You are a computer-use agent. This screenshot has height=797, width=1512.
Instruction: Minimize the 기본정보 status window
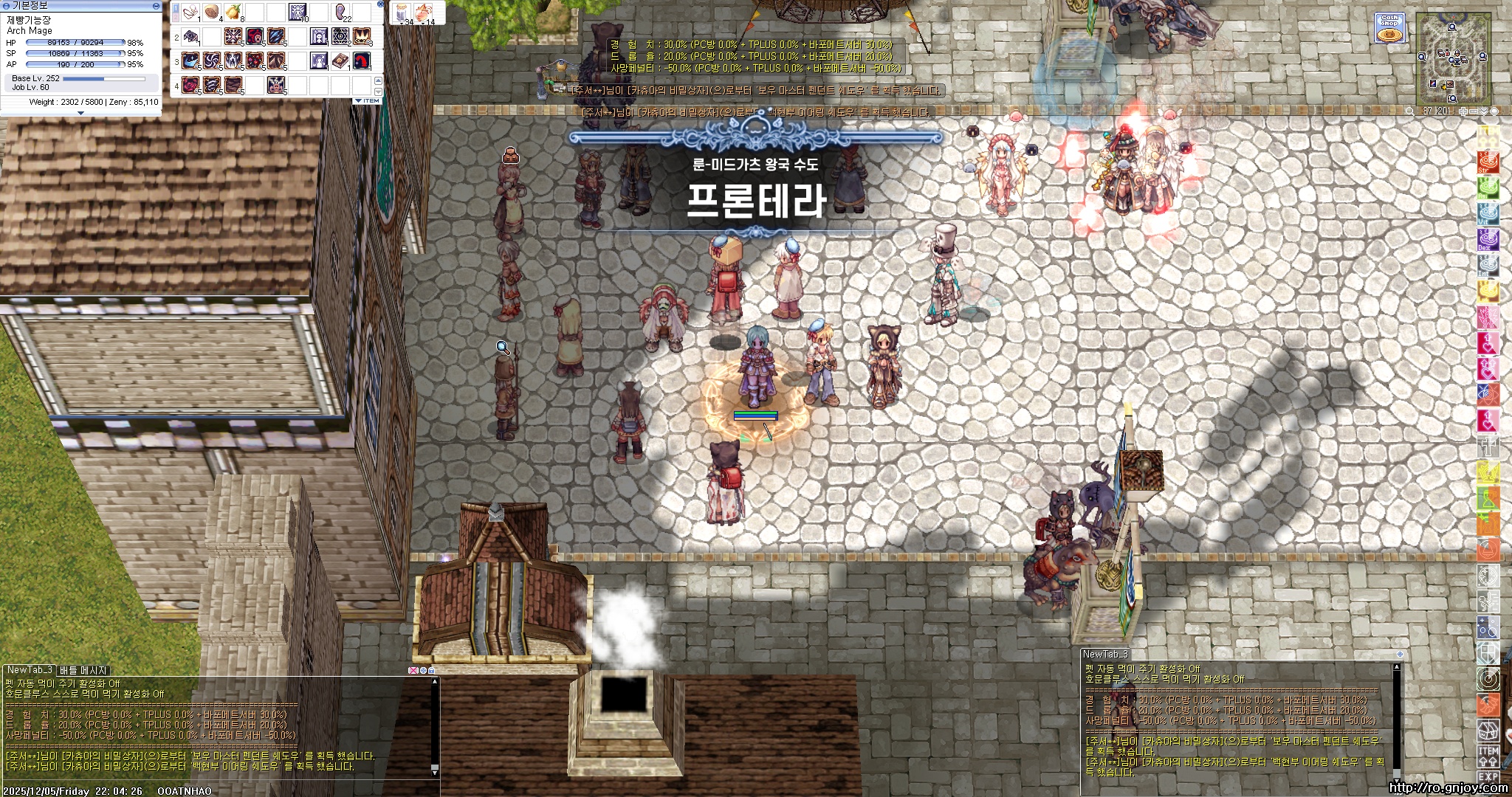tap(156, 7)
